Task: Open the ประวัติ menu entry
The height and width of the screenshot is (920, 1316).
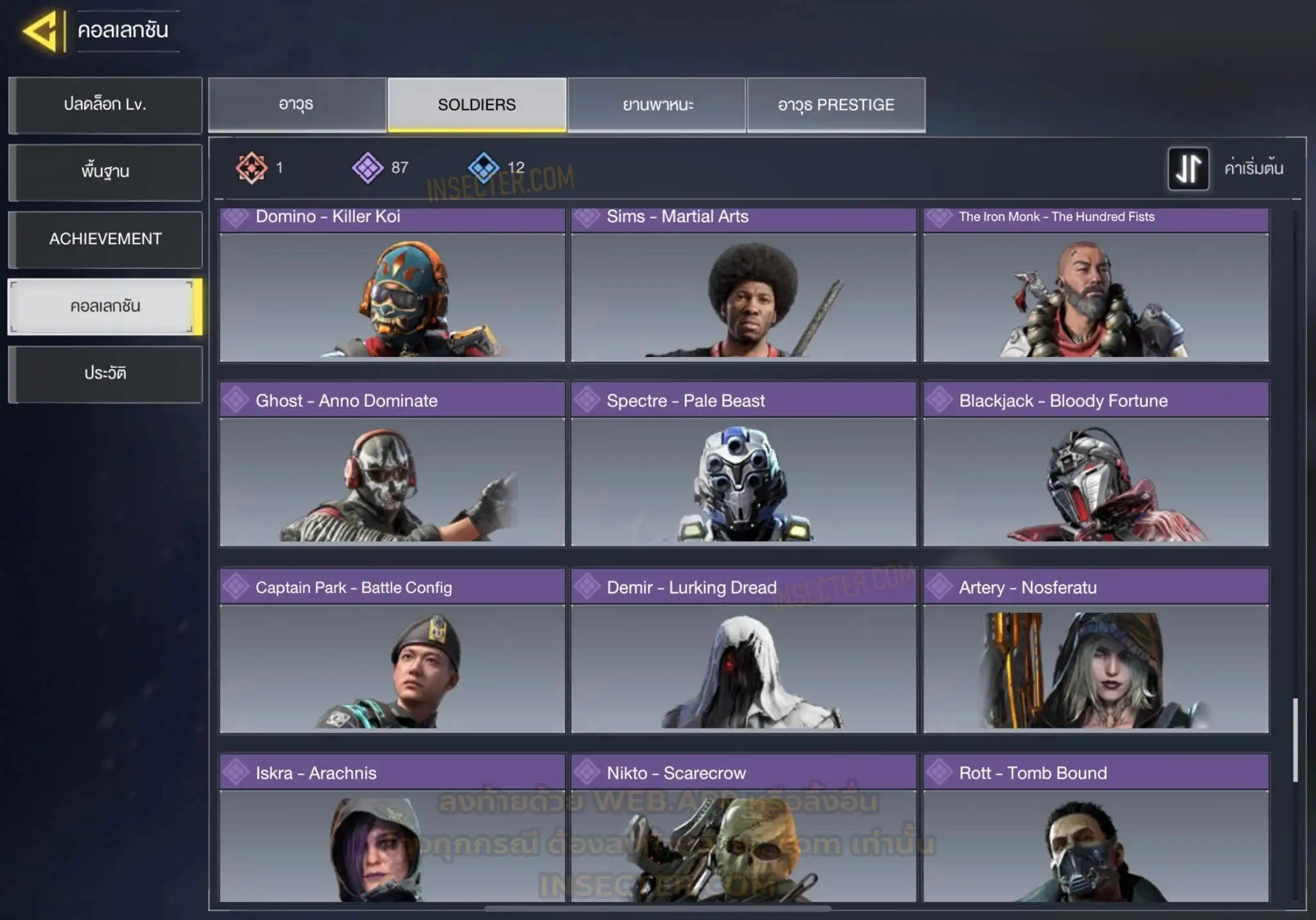Action: point(105,374)
